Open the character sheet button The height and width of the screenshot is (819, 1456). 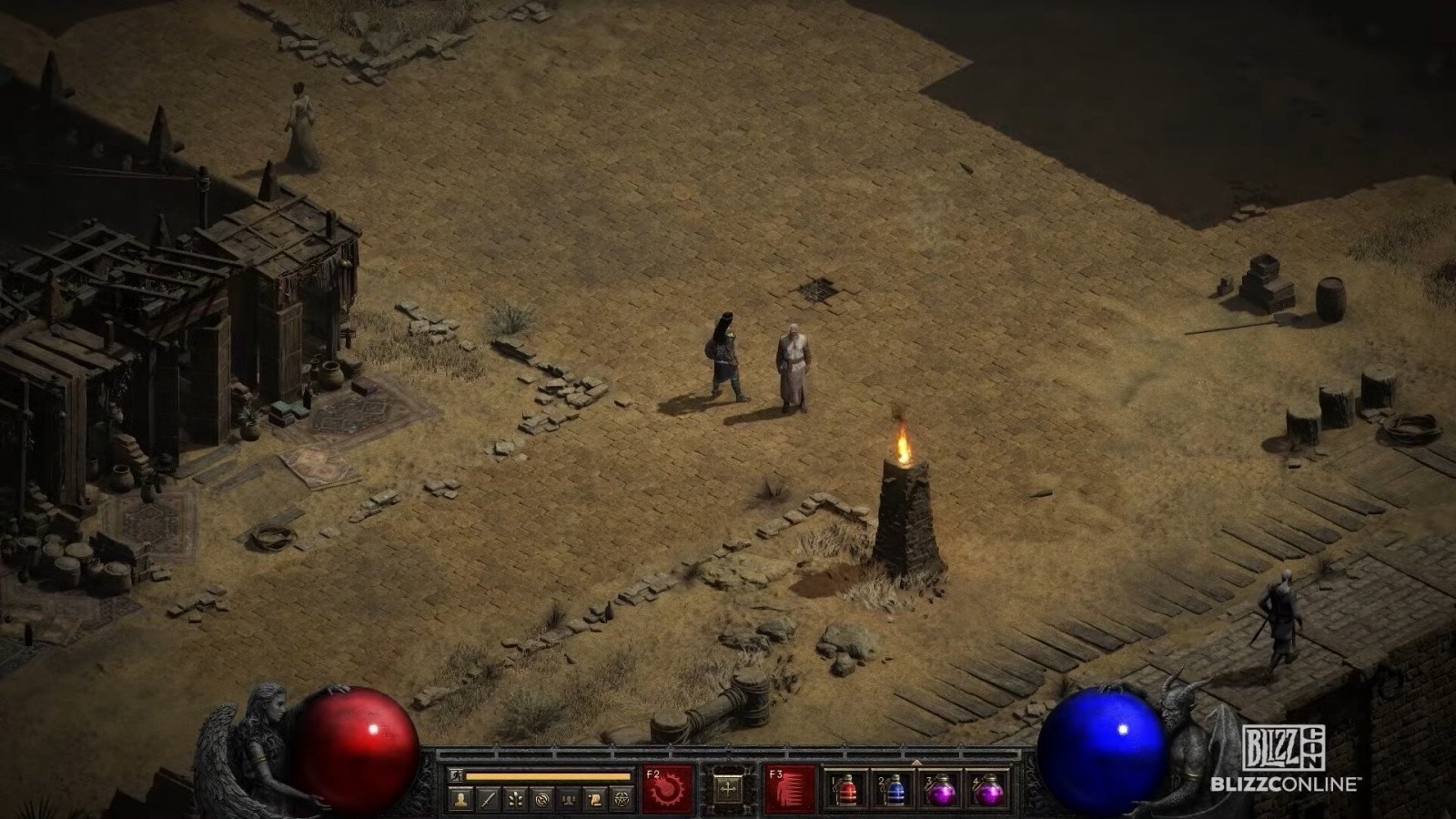click(461, 799)
